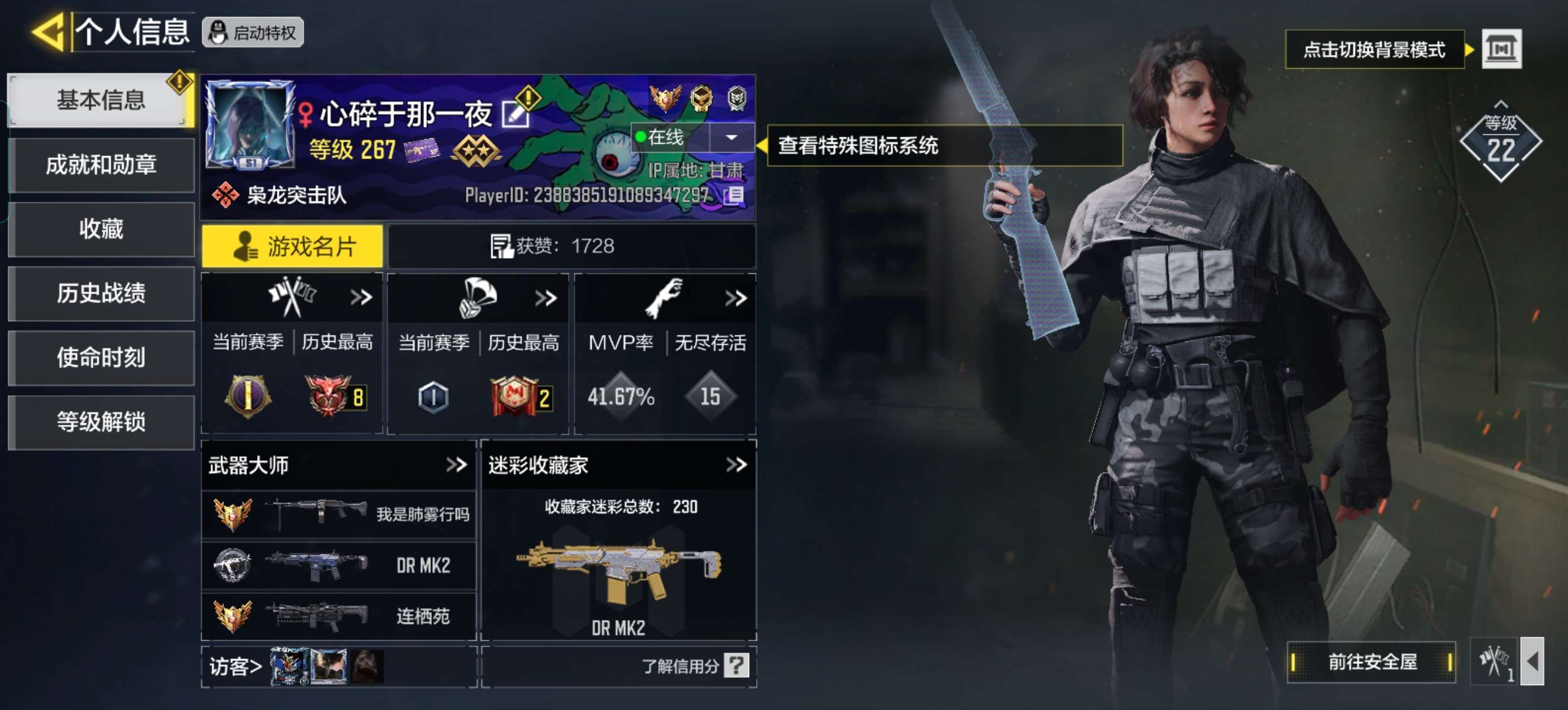Go to the safehouse via 前往安全屋
This screenshot has height=710, width=1568.
pyautogui.click(x=1371, y=662)
